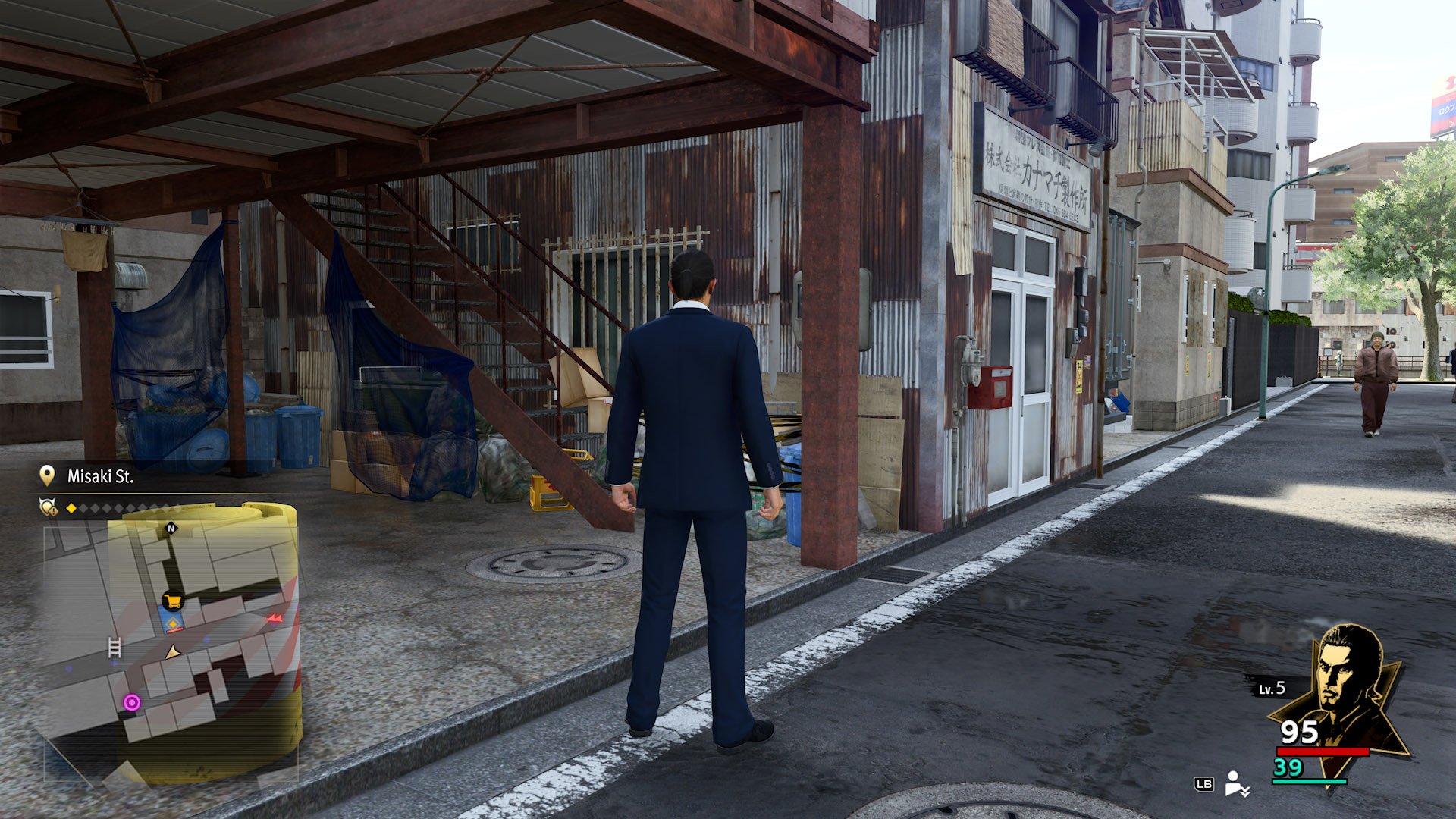Click the Misaki St. location pin icon
1456x819 pixels.
click(x=47, y=475)
